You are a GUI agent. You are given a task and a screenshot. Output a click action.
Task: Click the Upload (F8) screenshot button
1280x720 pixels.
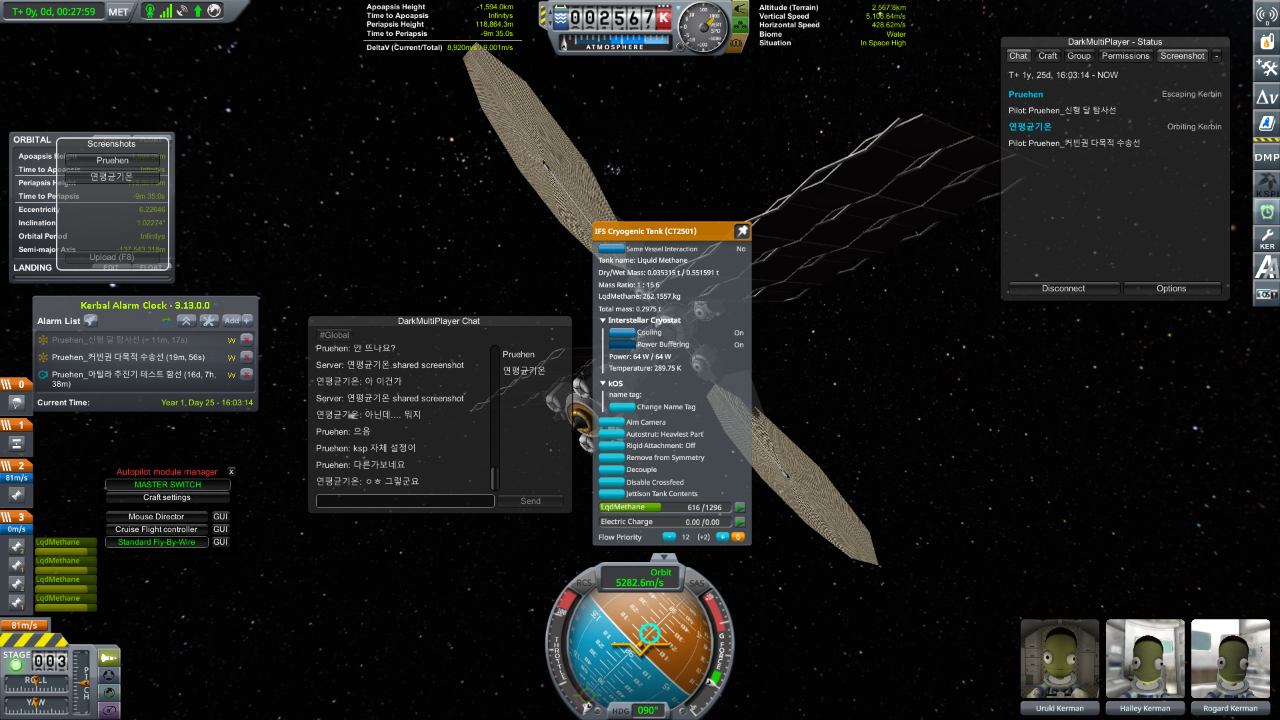(x=112, y=257)
